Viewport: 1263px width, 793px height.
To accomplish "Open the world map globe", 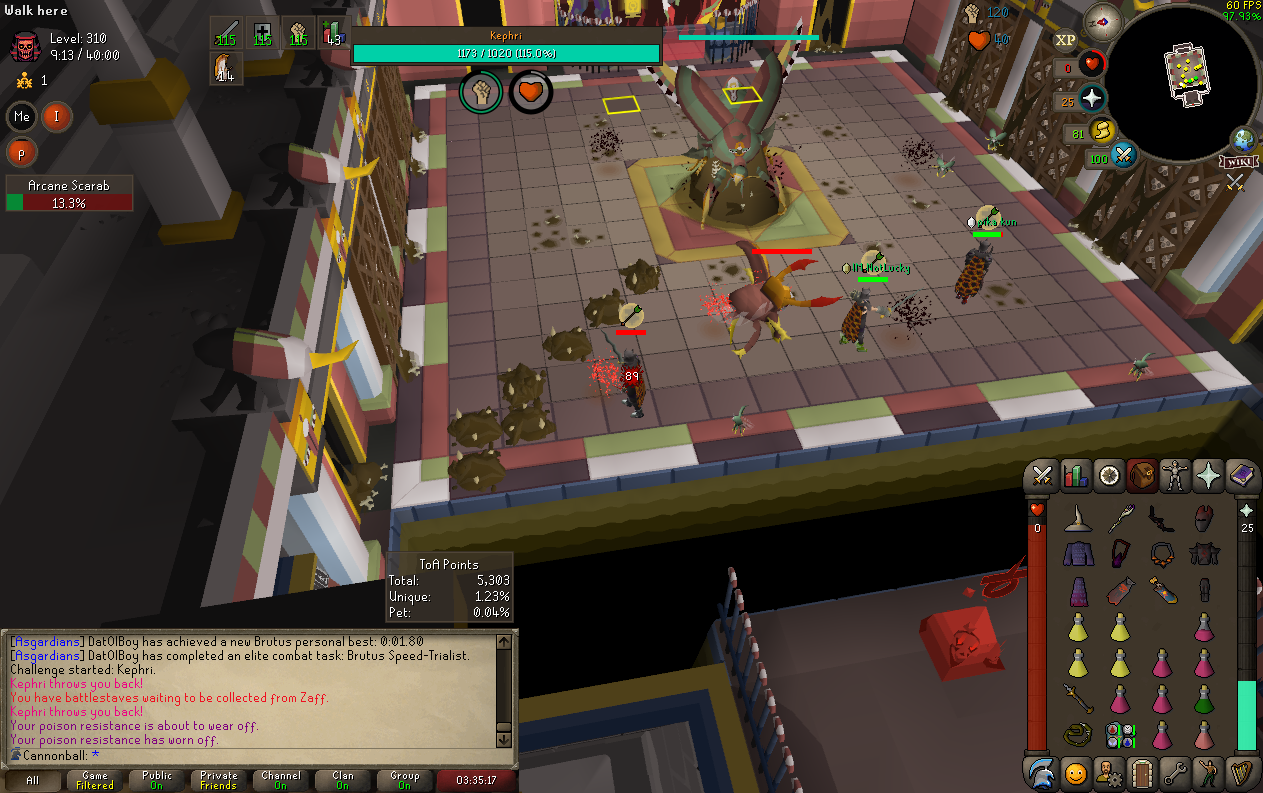I will pos(1243,139).
